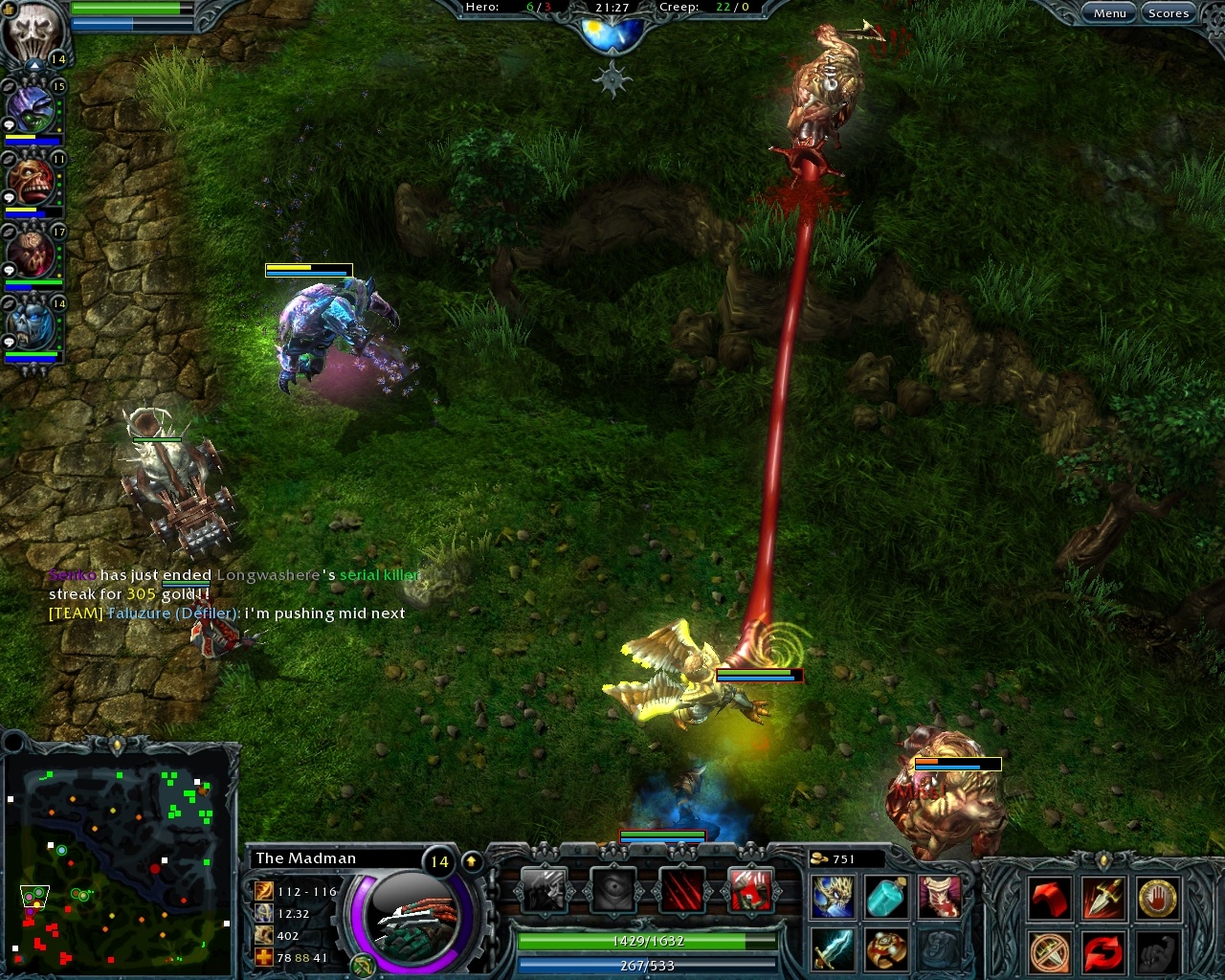Click The Madman's blue mana bar

(647, 966)
